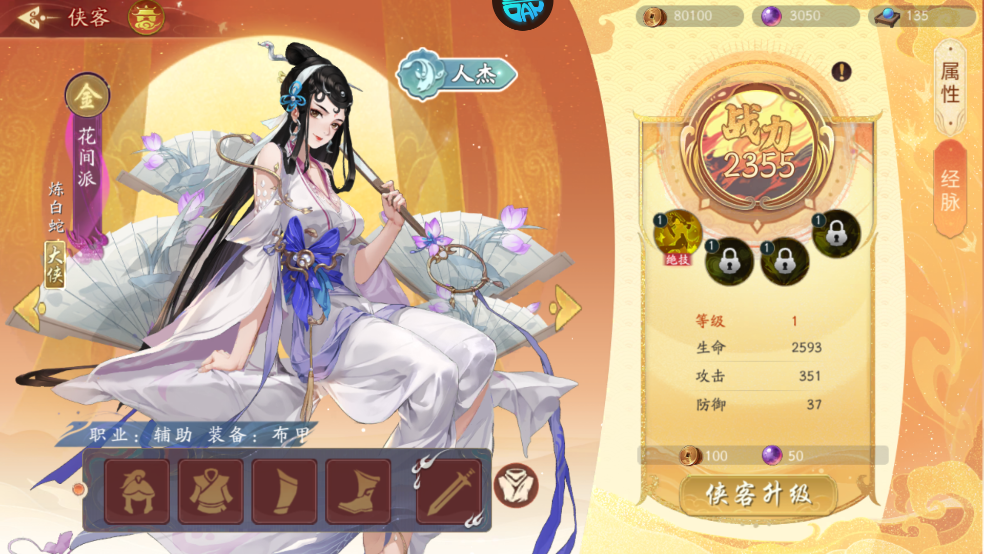984x554 pixels.
Task: Tap the 金 element badge
Action: pos(87,97)
